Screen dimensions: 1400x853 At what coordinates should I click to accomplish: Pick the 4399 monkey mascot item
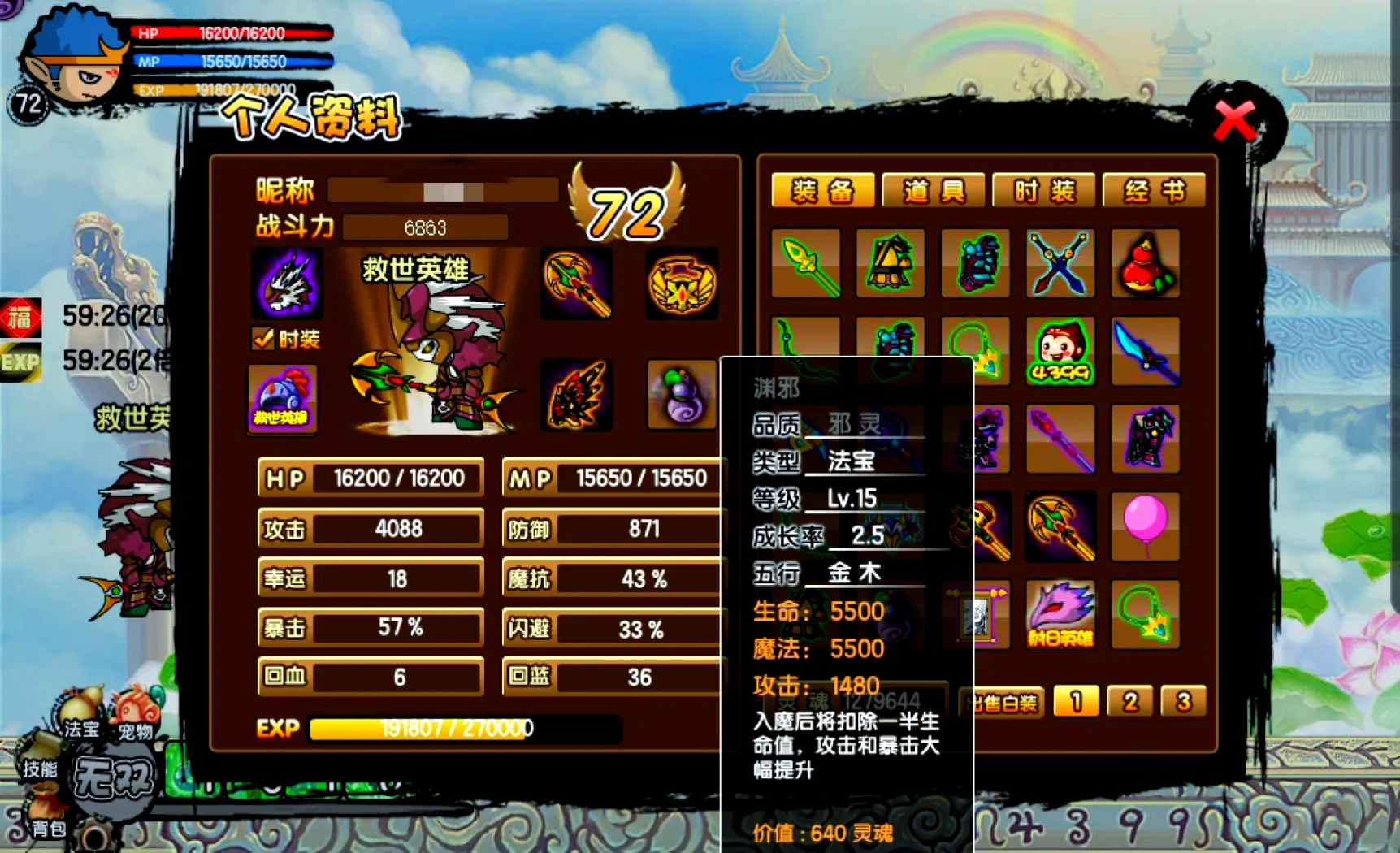pyautogui.click(x=1060, y=351)
